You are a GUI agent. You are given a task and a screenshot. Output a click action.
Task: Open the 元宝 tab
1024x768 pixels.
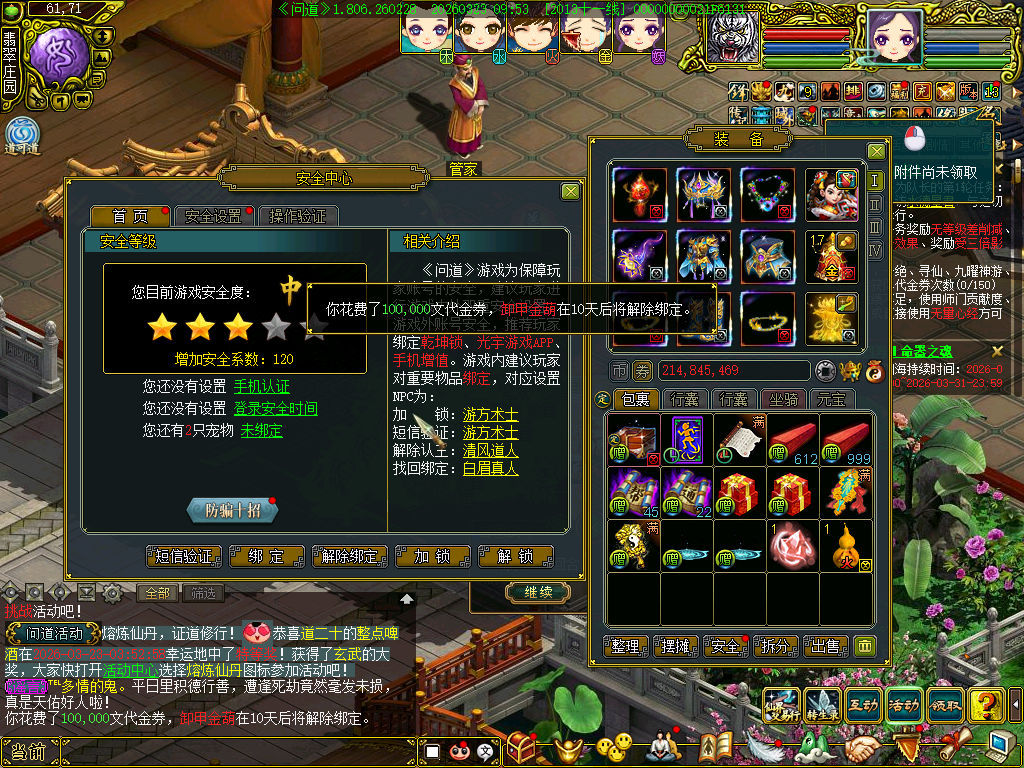pos(831,399)
